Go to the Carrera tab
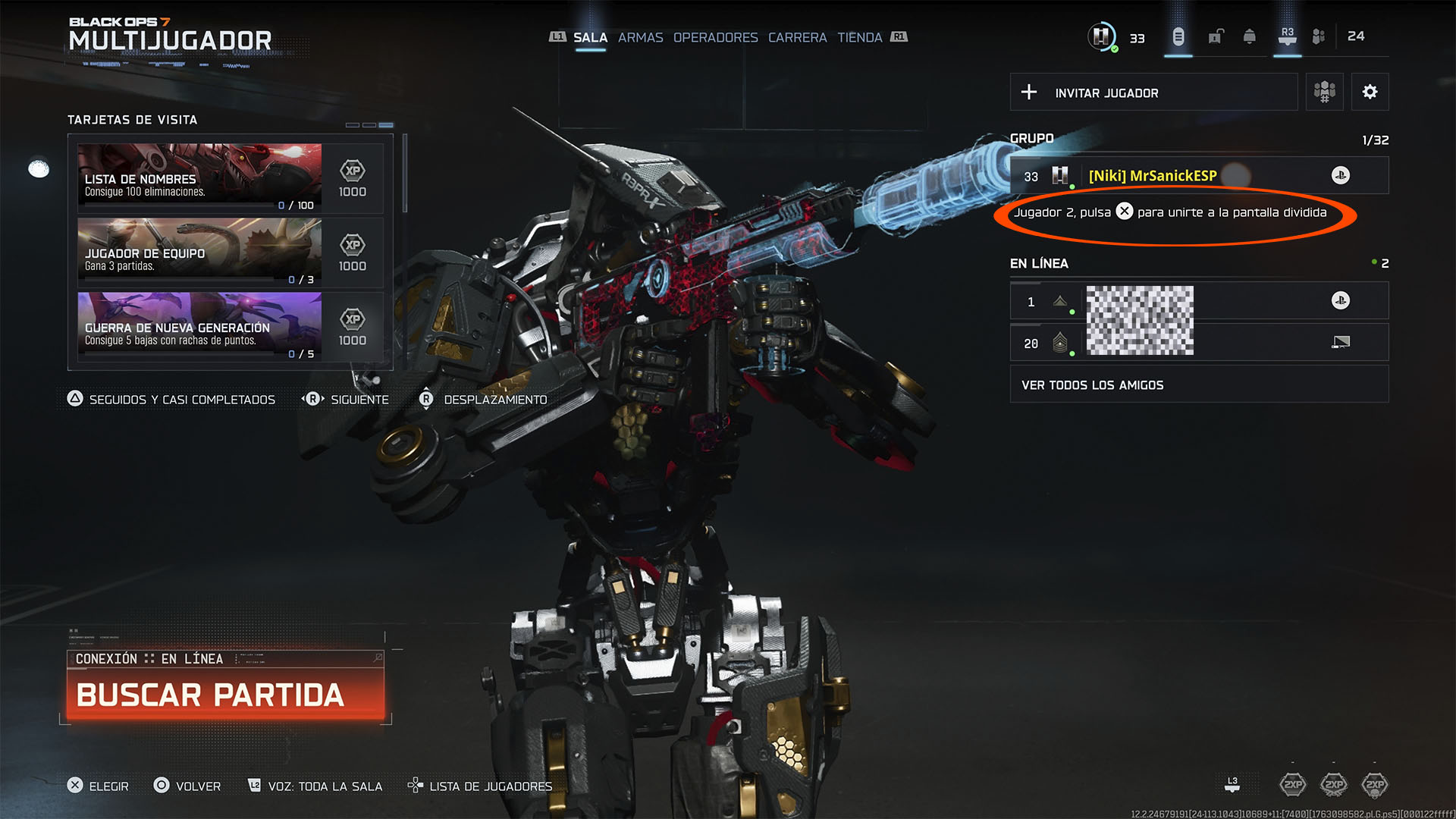 797,37
